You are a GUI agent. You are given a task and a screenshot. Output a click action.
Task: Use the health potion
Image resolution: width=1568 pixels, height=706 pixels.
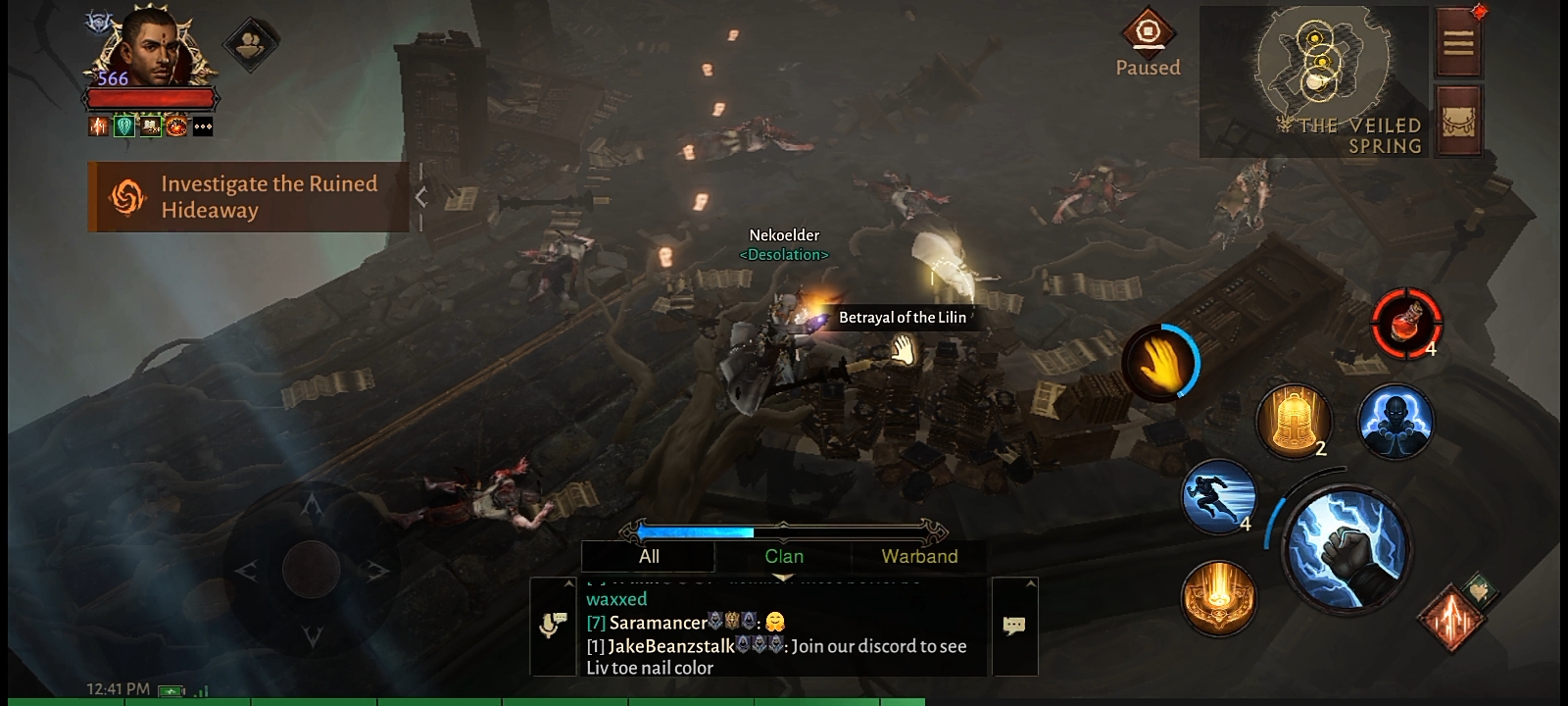(x=1406, y=323)
